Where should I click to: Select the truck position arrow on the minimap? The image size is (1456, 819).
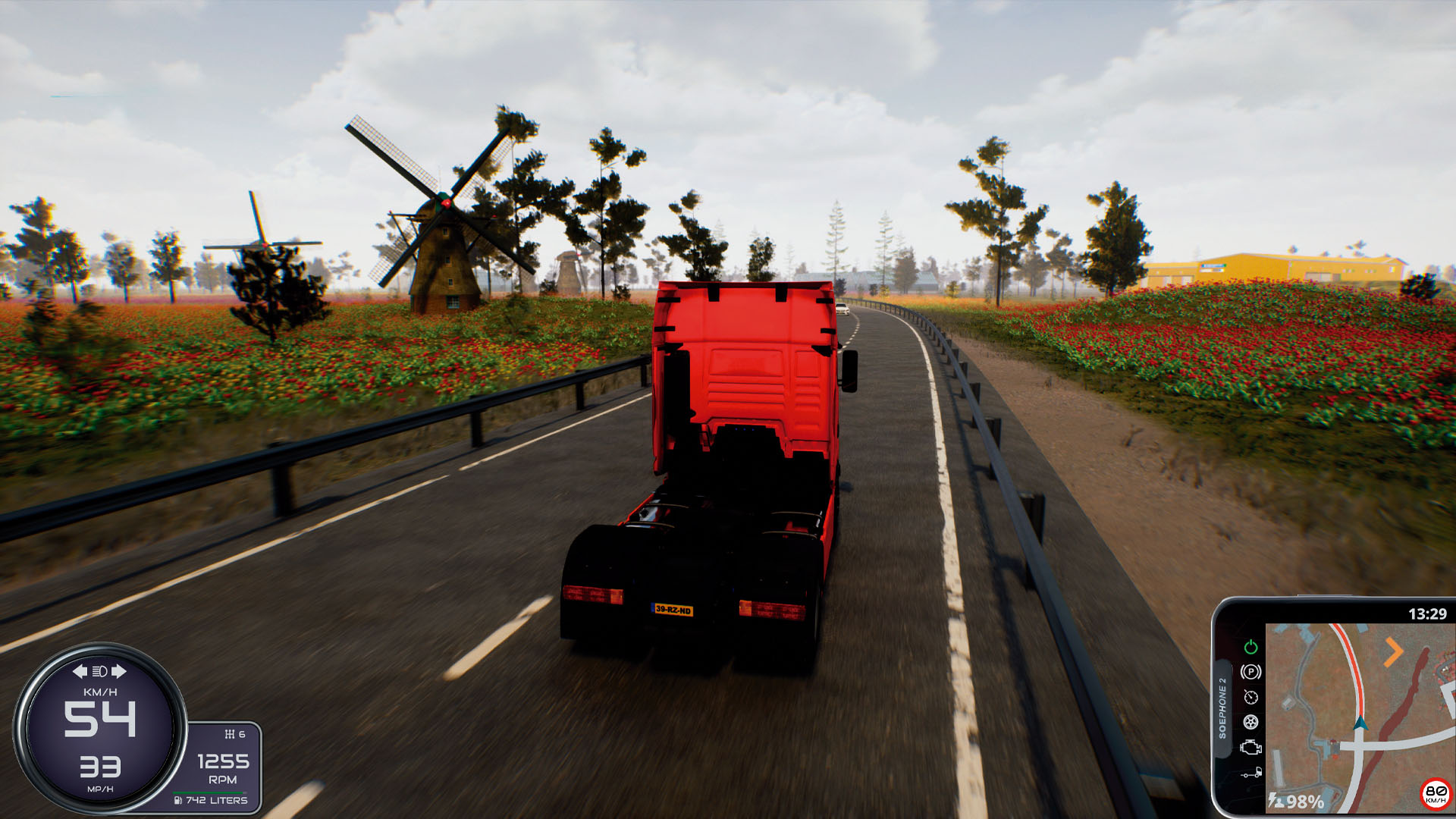click(x=1360, y=724)
